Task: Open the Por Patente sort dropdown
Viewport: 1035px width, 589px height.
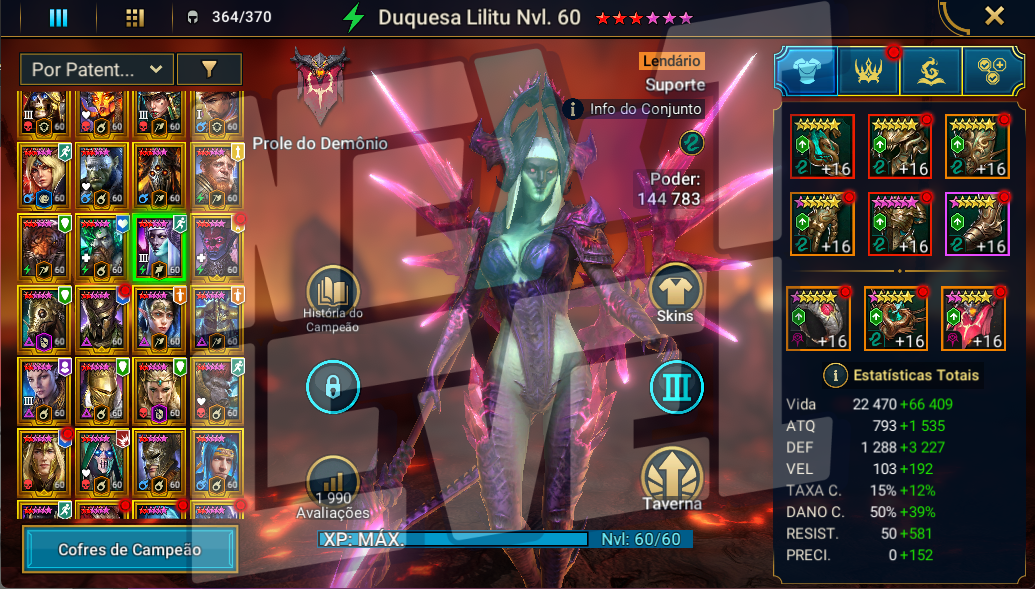Action: tap(96, 69)
